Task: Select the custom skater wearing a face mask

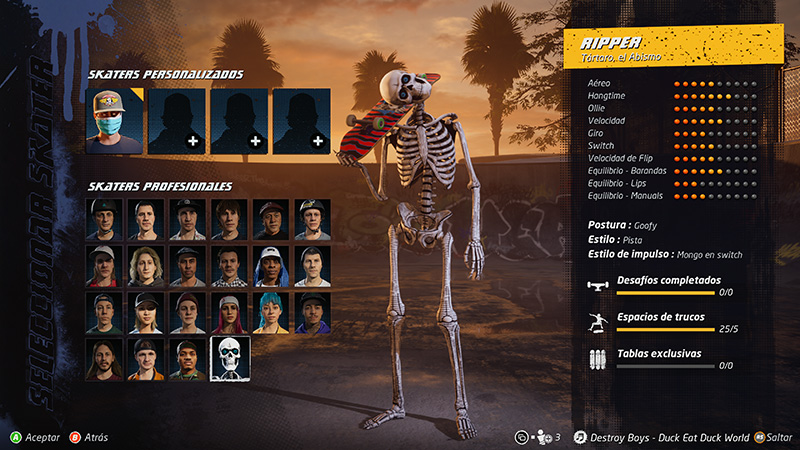Action: (x=116, y=121)
